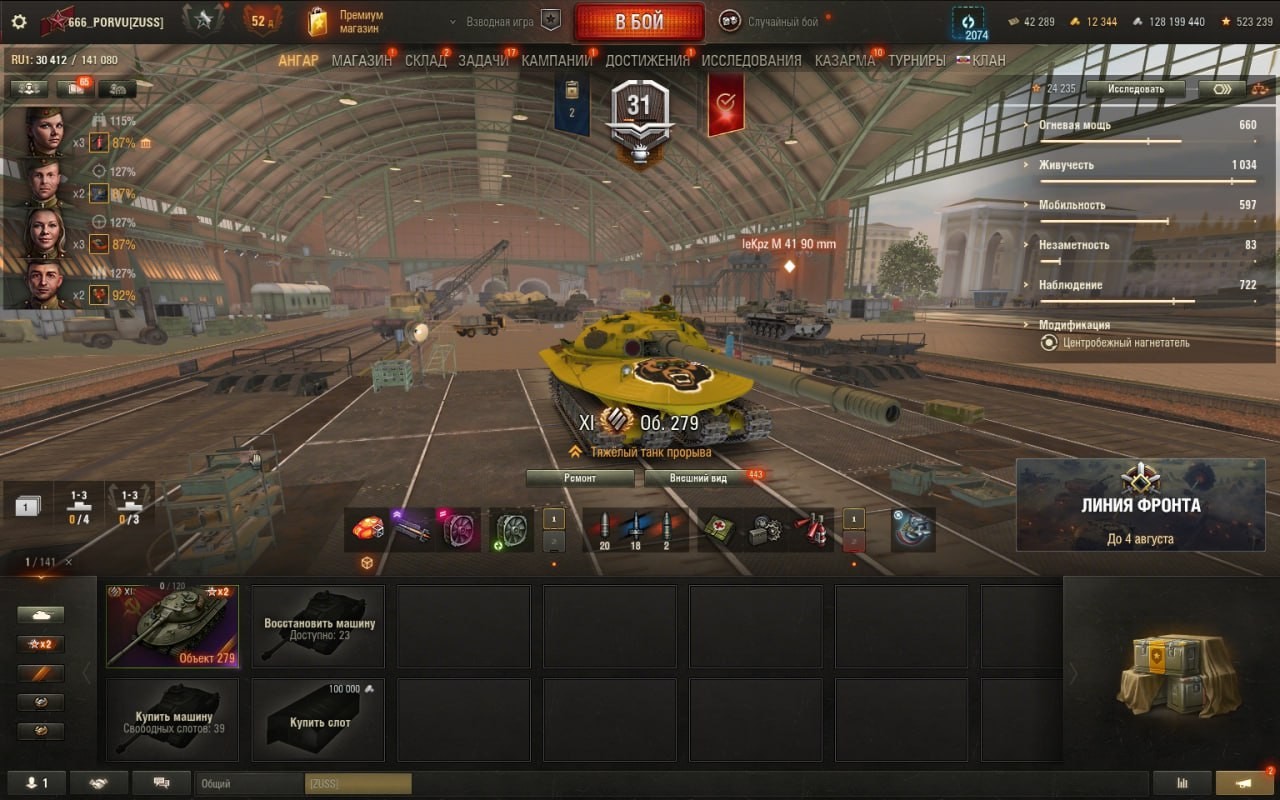Switch to the СКЛАД tab
The width and height of the screenshot is (1280, 800).
click(x=425, y=60)
